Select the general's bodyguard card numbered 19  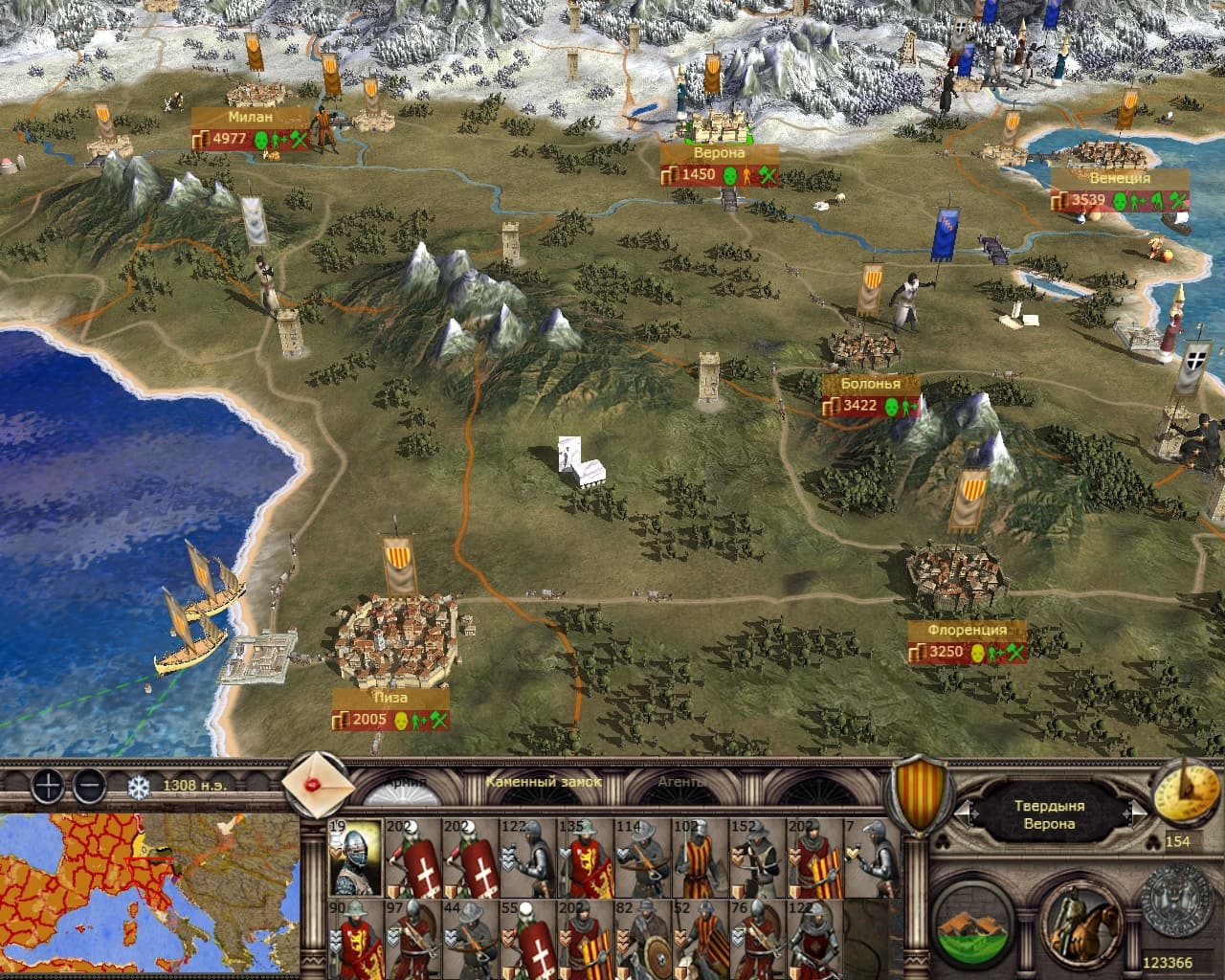click(355, 857)
